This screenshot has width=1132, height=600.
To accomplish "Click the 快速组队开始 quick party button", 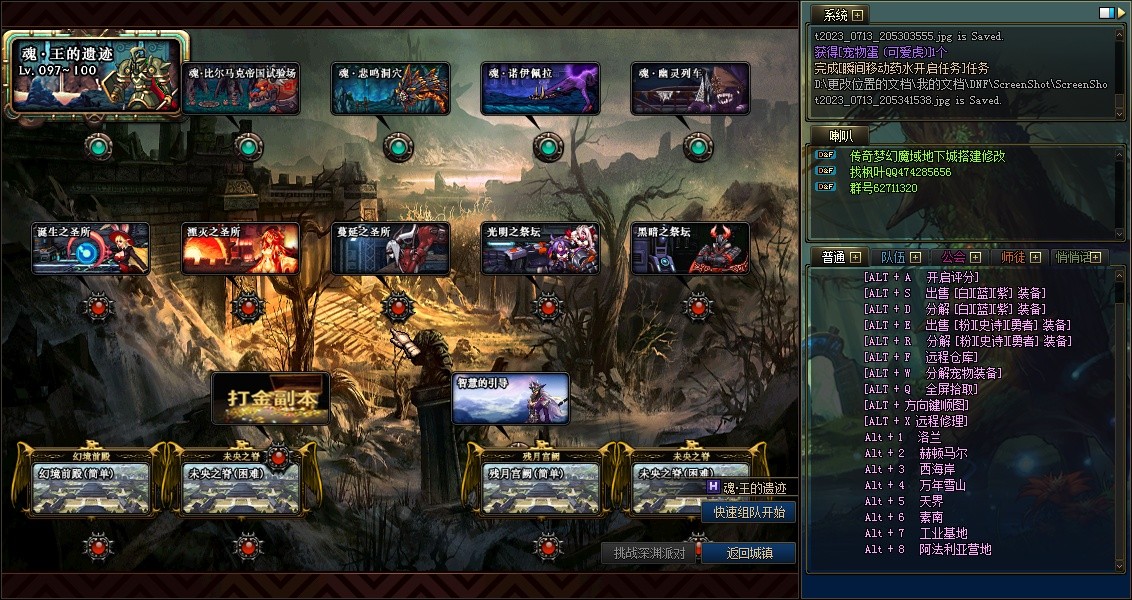I will click(x=749, y=512).
